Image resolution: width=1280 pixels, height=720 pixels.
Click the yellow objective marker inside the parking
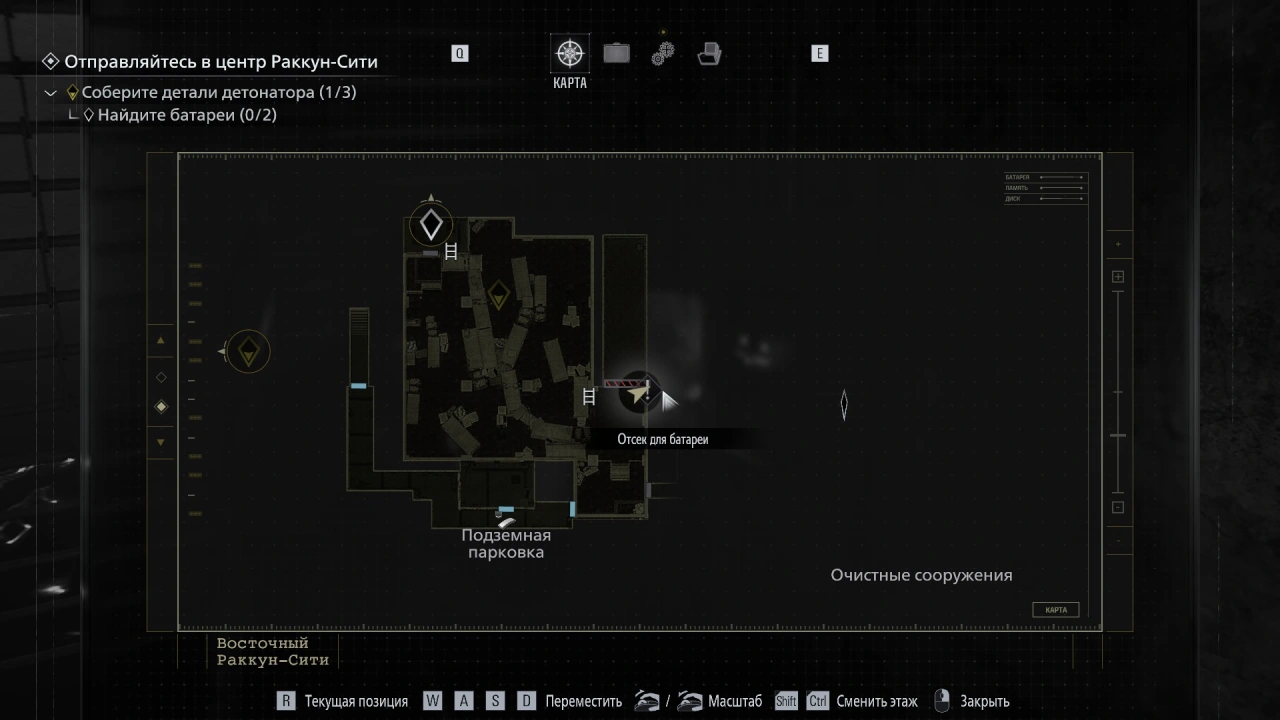[498, 294]
